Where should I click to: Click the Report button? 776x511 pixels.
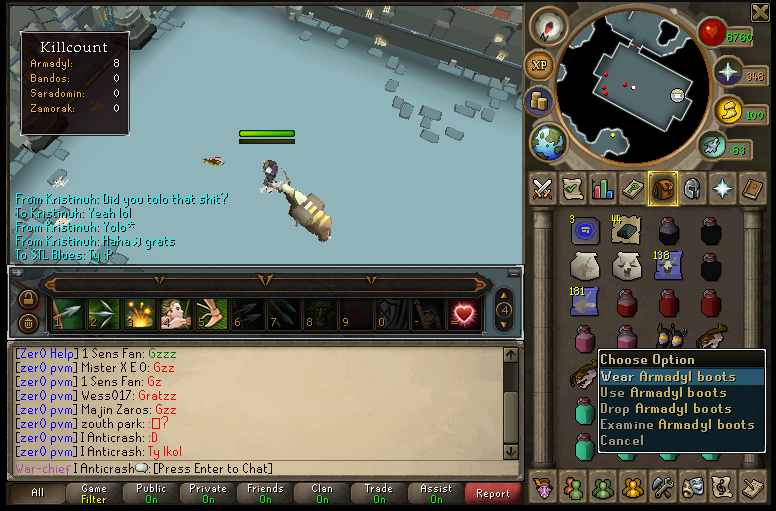pos(493,493)
